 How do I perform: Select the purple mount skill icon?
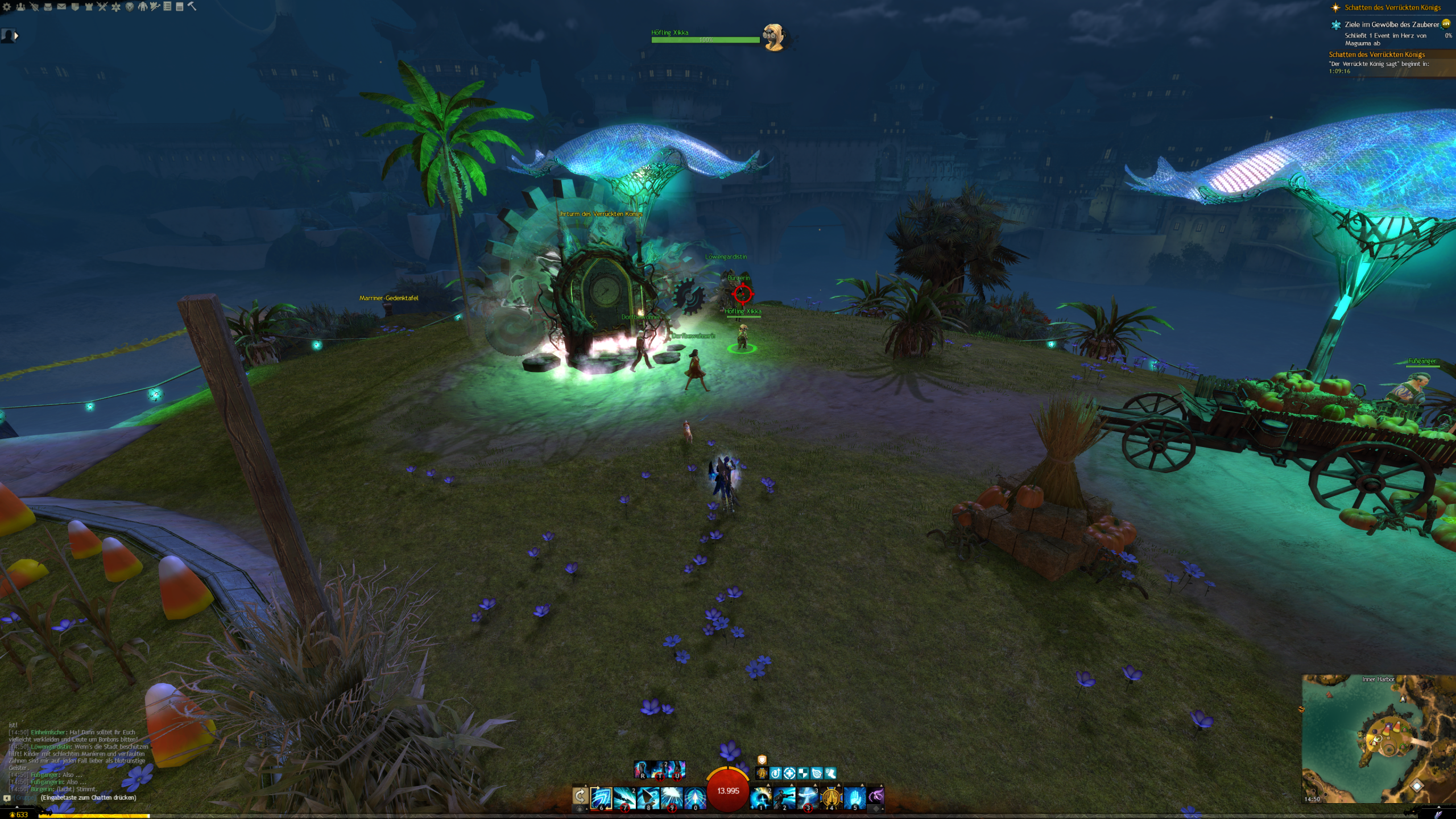(x=876, y=796)
